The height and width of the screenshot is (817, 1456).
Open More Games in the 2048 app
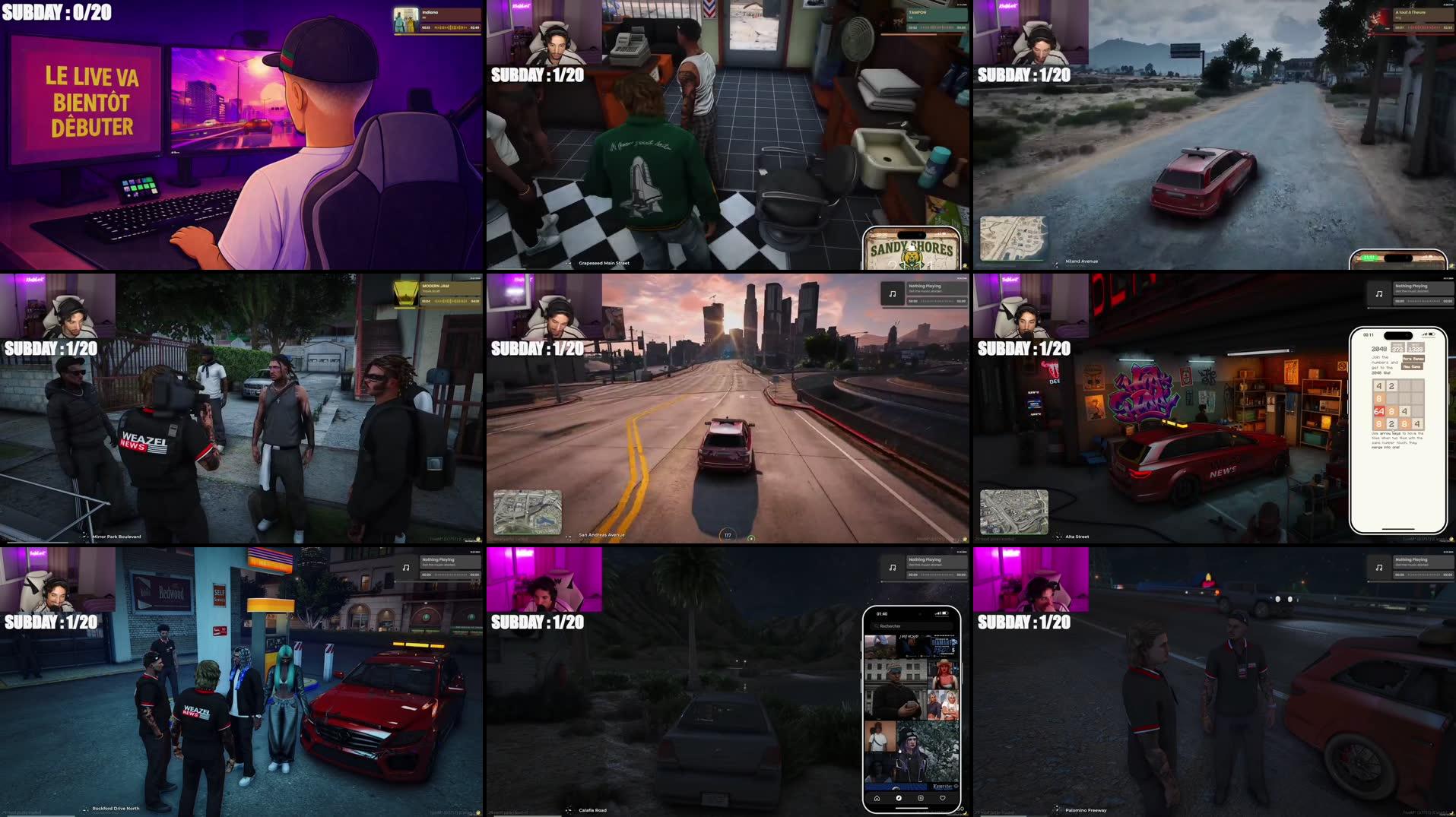click(1413, 359)
